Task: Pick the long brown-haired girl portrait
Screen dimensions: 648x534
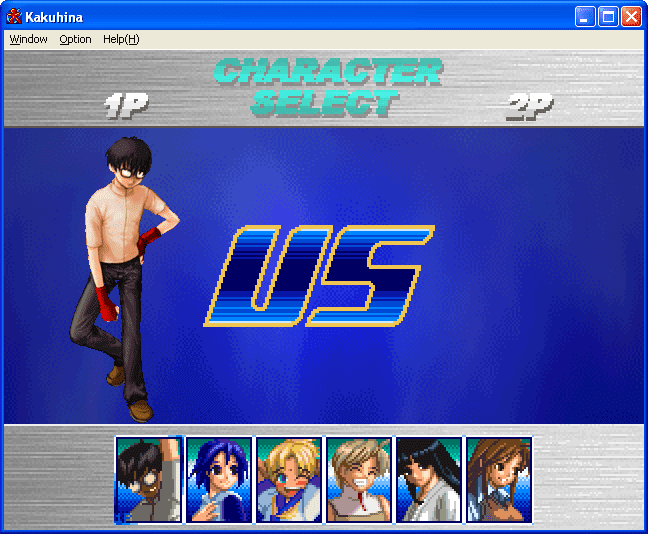Action: [x=498, y=479]
